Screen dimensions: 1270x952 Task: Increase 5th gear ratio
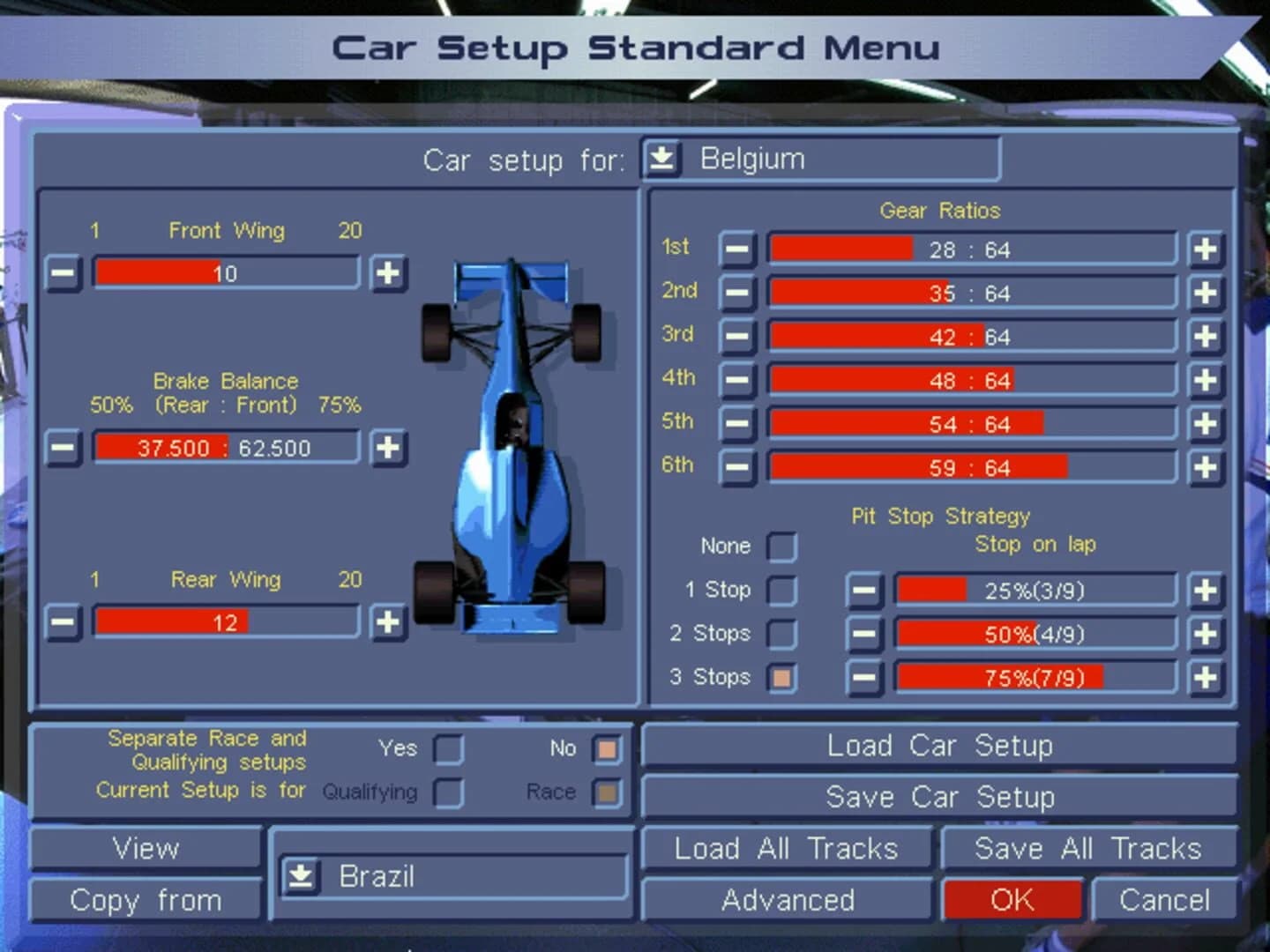tap(1205, 424)
